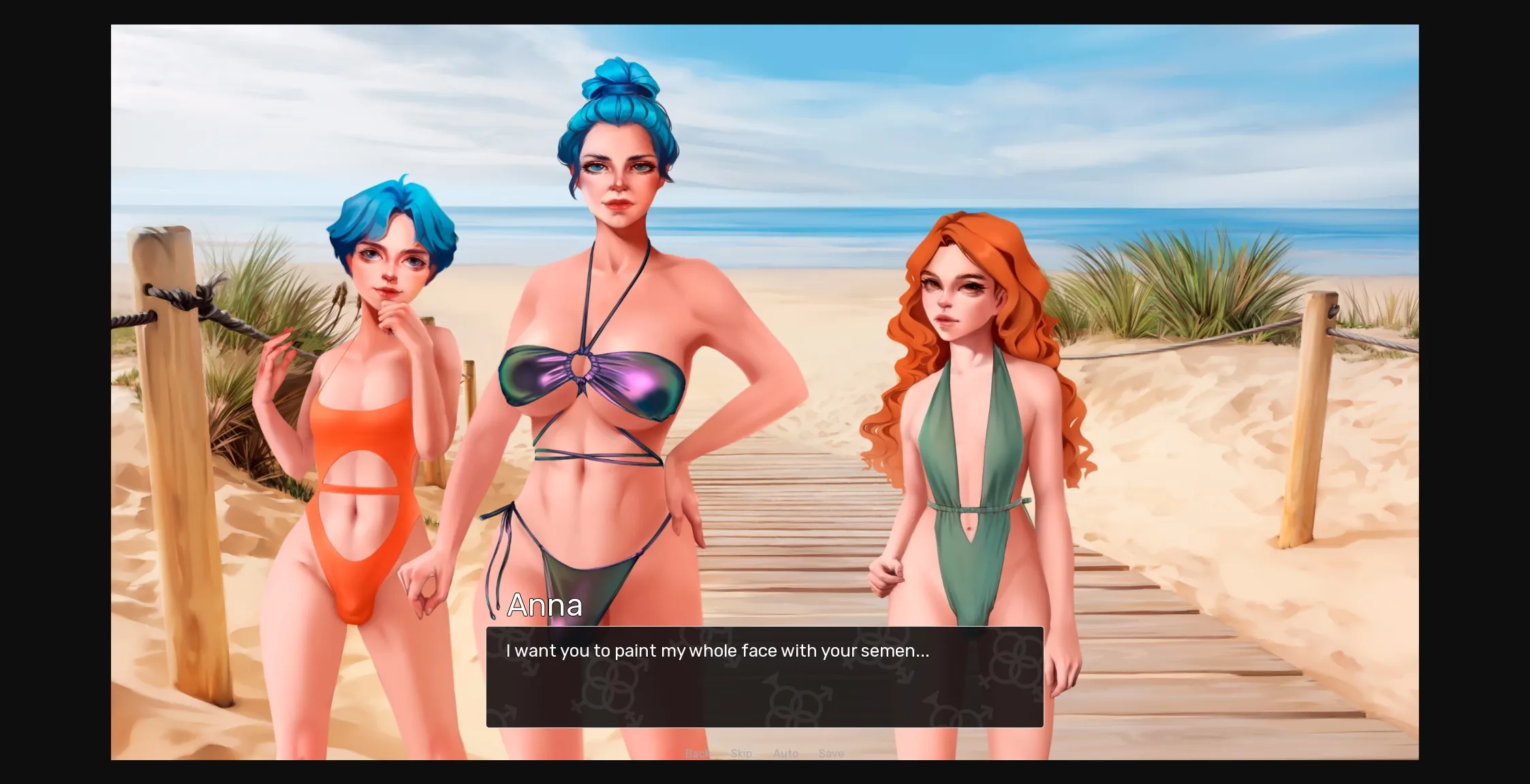Image resolution: width=1530 pixels, height=784 pixels.
Task: Click Anna's name label above the dialogue
Action: (544, 605)
